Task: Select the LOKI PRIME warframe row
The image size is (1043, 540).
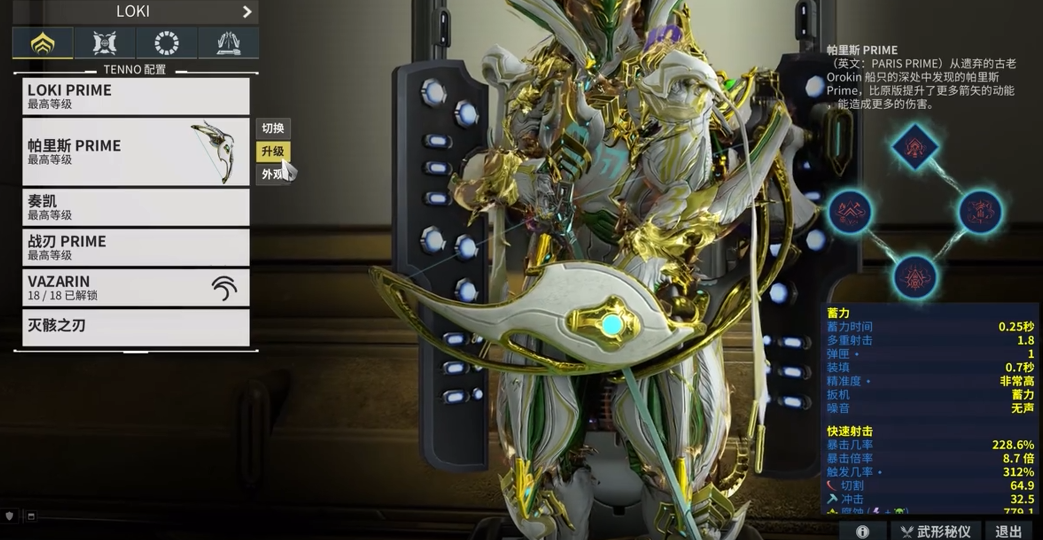Action: click(136, 96)
